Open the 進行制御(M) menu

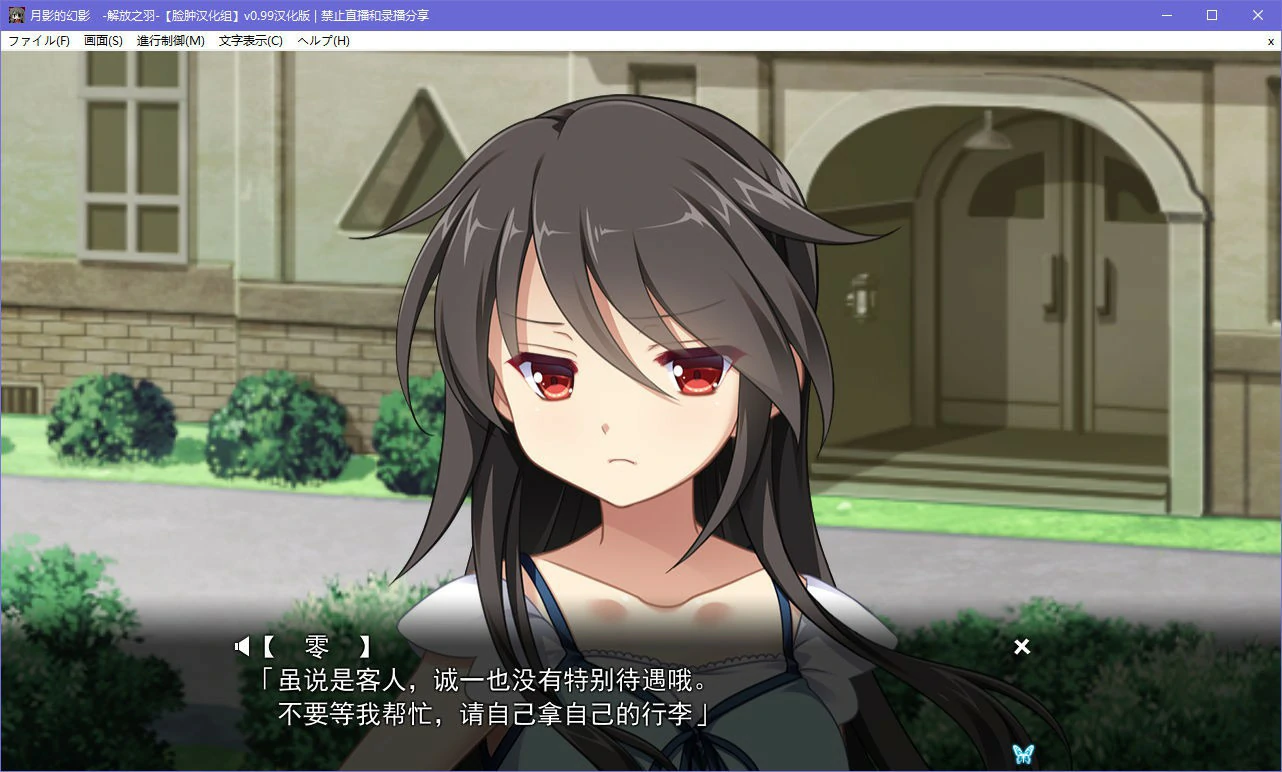(168, 41)
